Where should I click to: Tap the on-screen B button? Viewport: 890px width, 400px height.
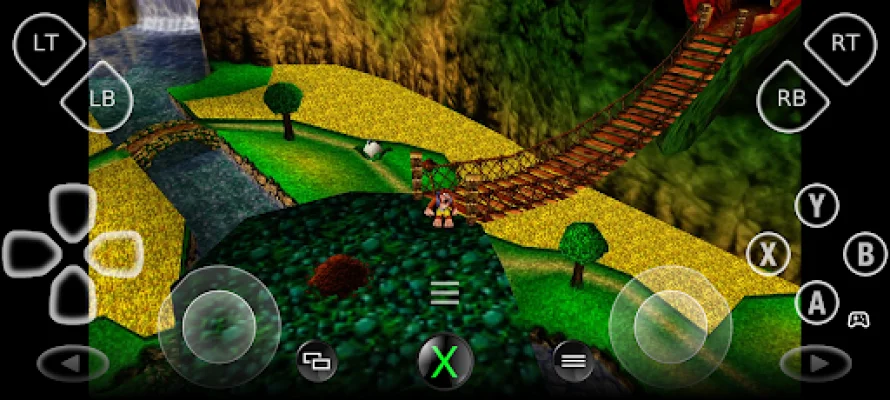pyautogui.click(x=864, y=253)
